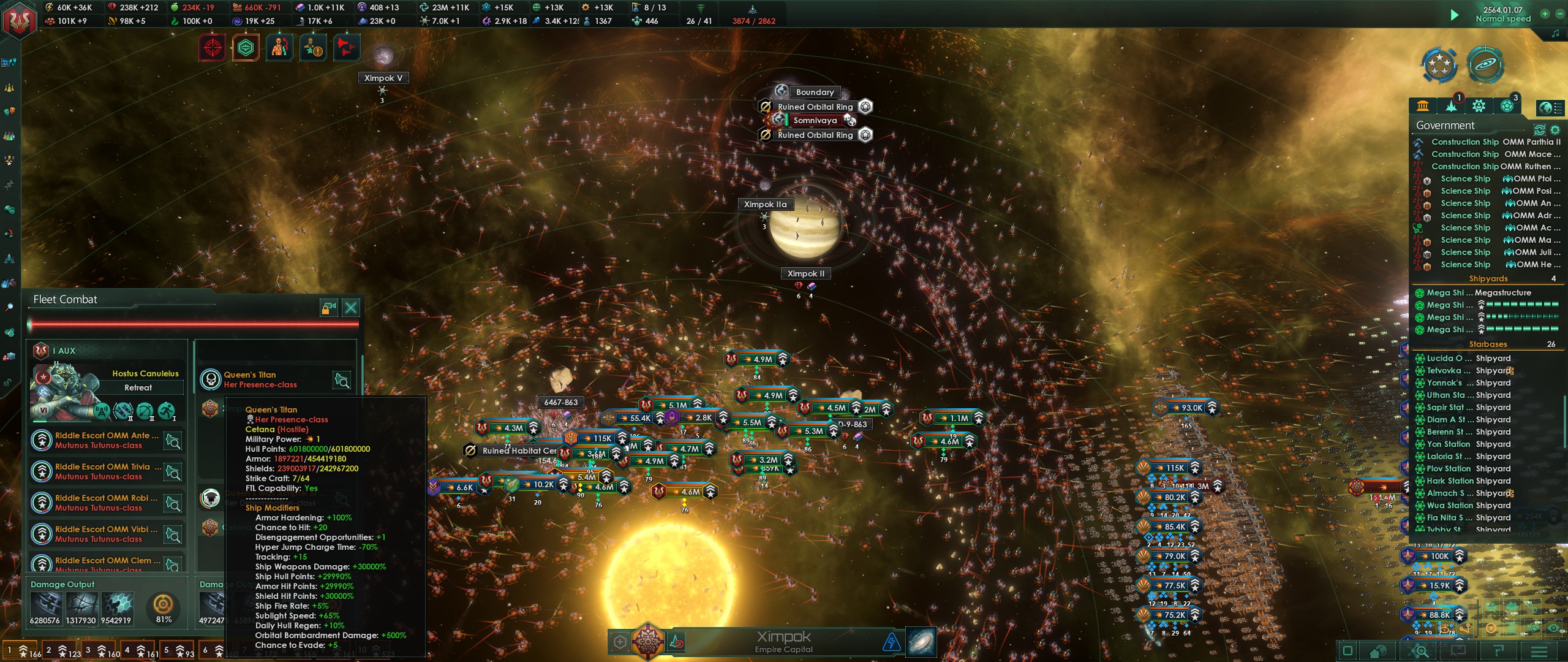Toggle outliner auto-sort refresh icon
The width and height of the screenshot is (1568, 662).
coord(1538,130)
